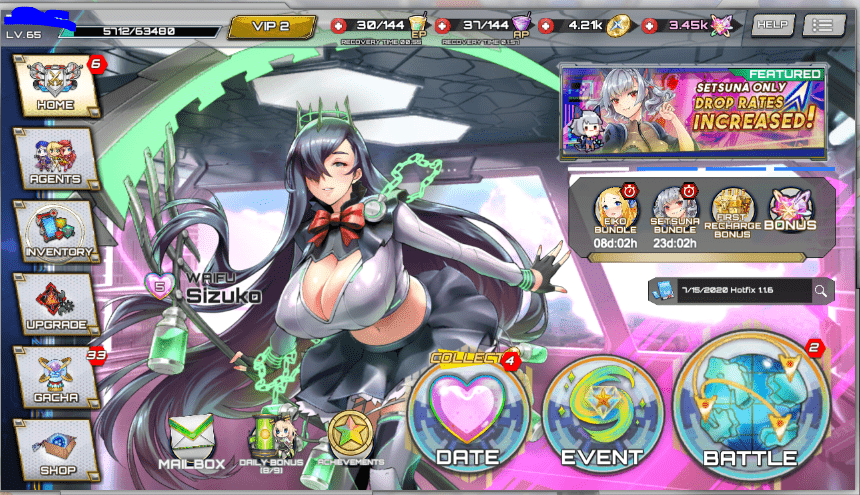View the Setsuna featured drop rates banner
The width and height of the screenshot is (860, 495).
[x=692, y=112]
